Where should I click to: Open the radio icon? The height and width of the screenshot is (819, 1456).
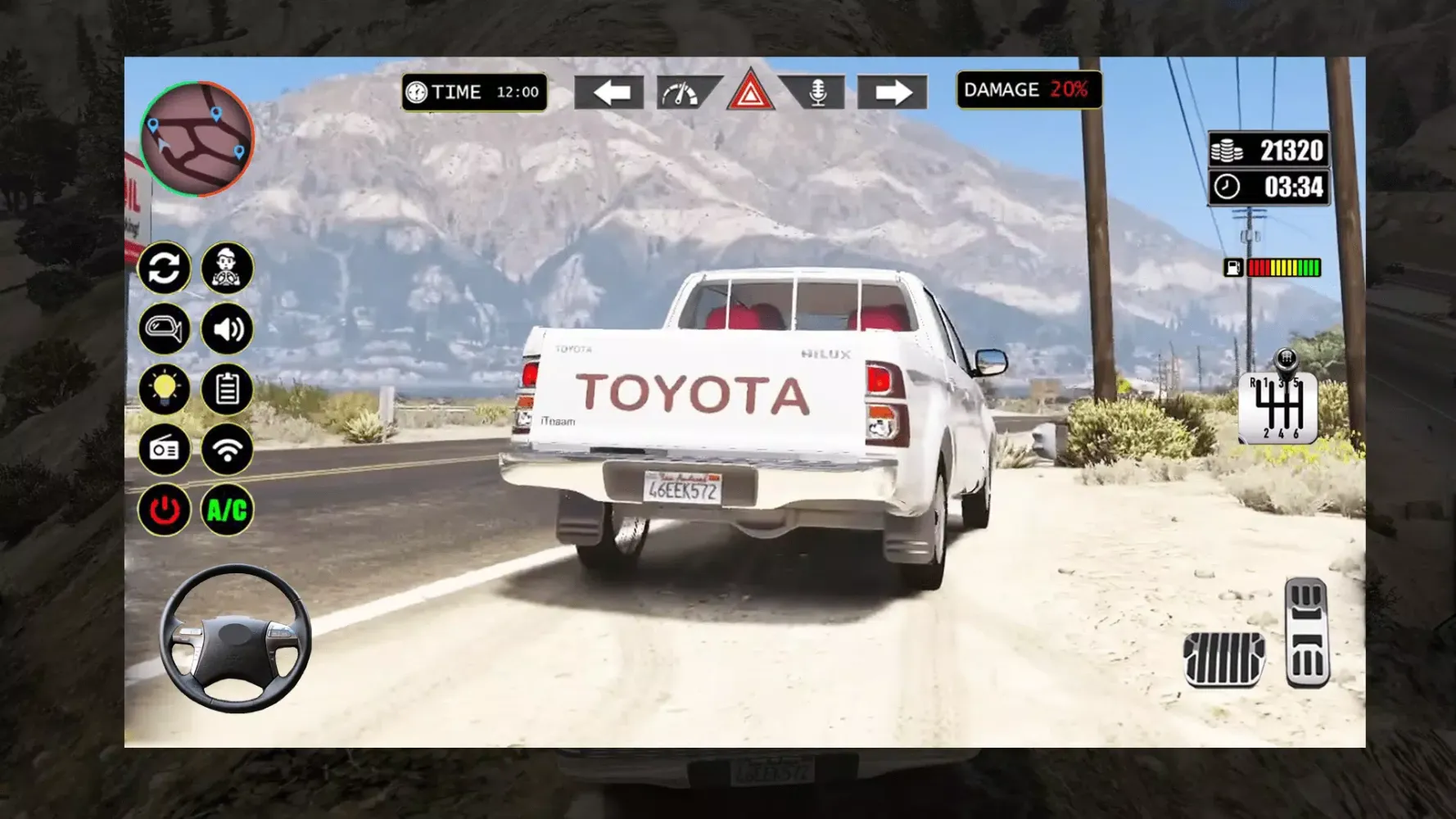165,450
